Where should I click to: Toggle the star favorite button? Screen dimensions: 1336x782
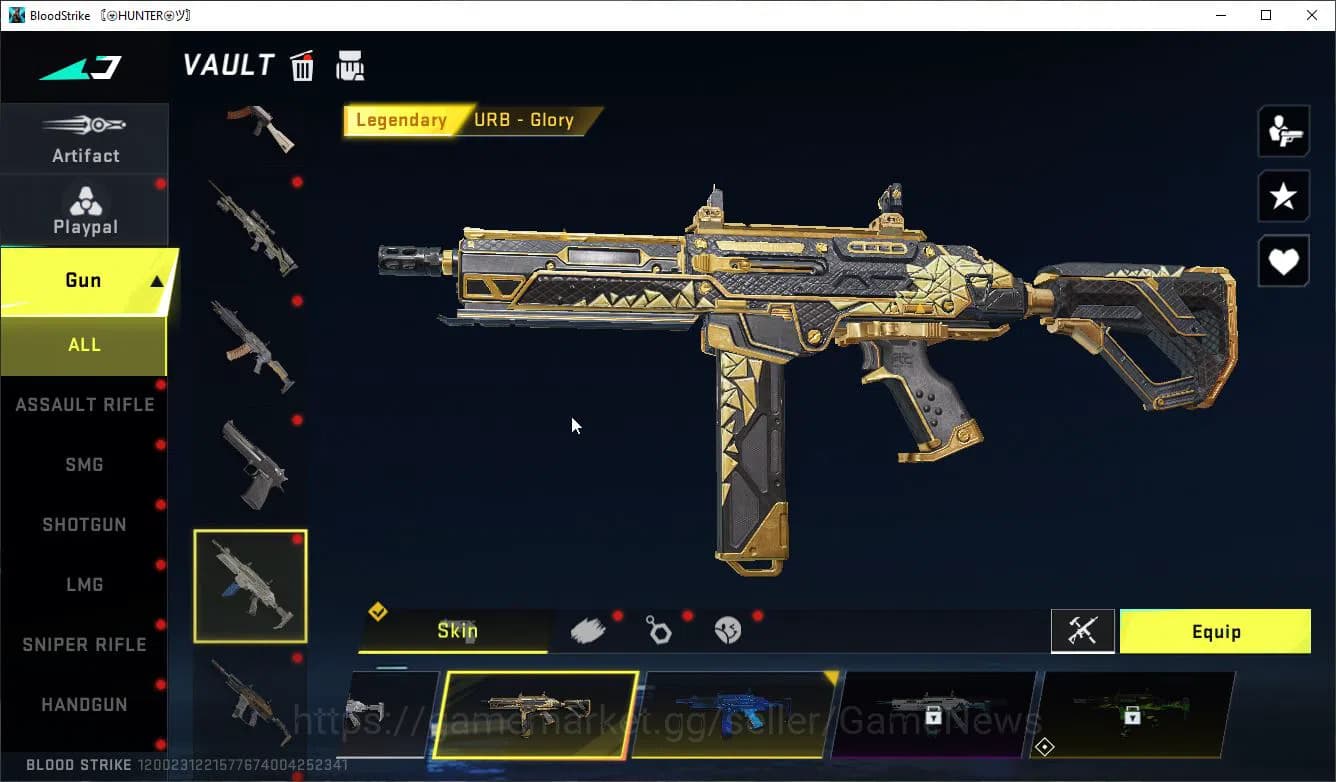1283,196
